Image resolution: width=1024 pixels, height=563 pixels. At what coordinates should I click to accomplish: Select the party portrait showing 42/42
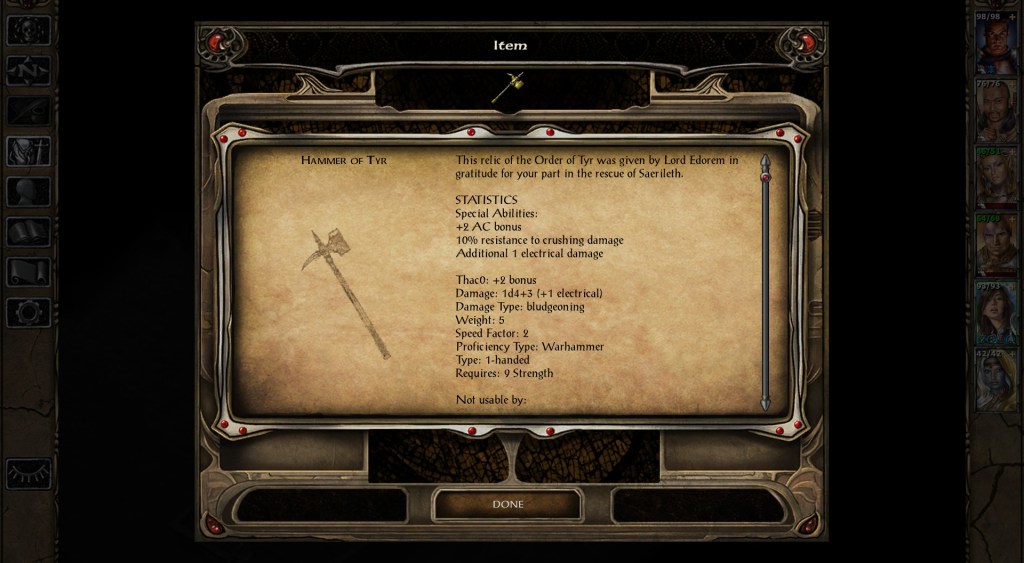(996, 381)
